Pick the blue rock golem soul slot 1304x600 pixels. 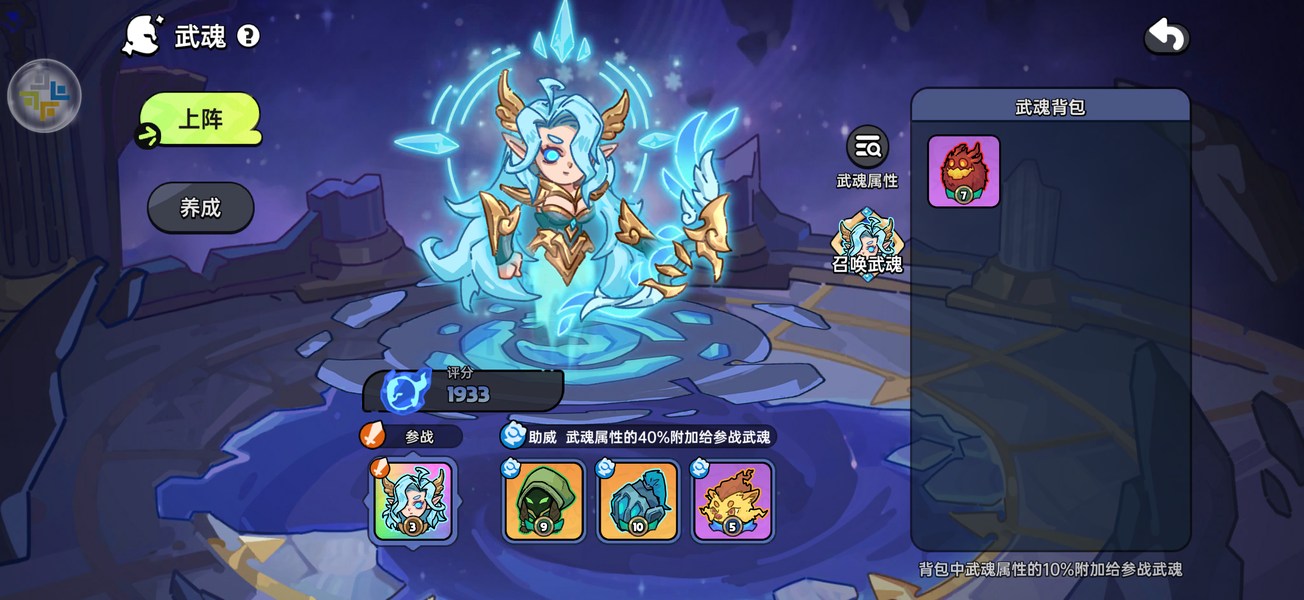(x=638, y=501)
